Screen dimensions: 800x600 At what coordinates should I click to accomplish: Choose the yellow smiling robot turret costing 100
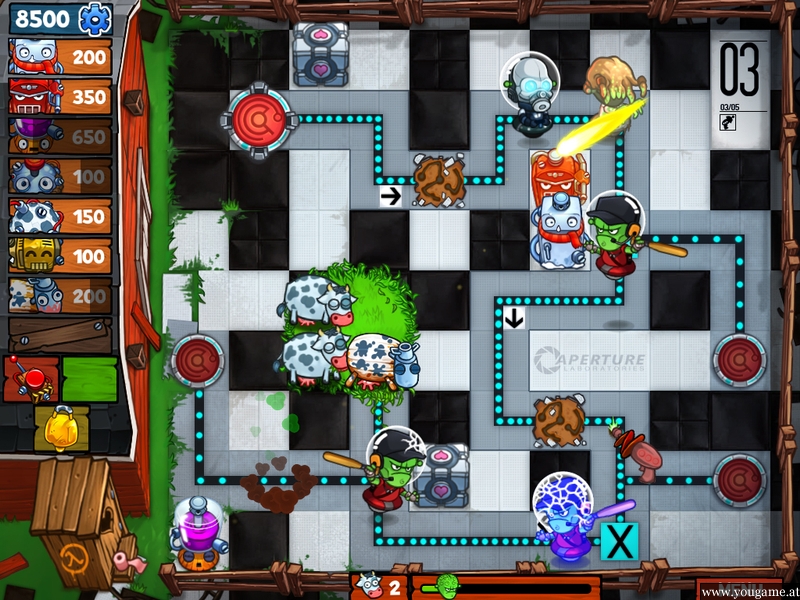click(x=60, y=256)
